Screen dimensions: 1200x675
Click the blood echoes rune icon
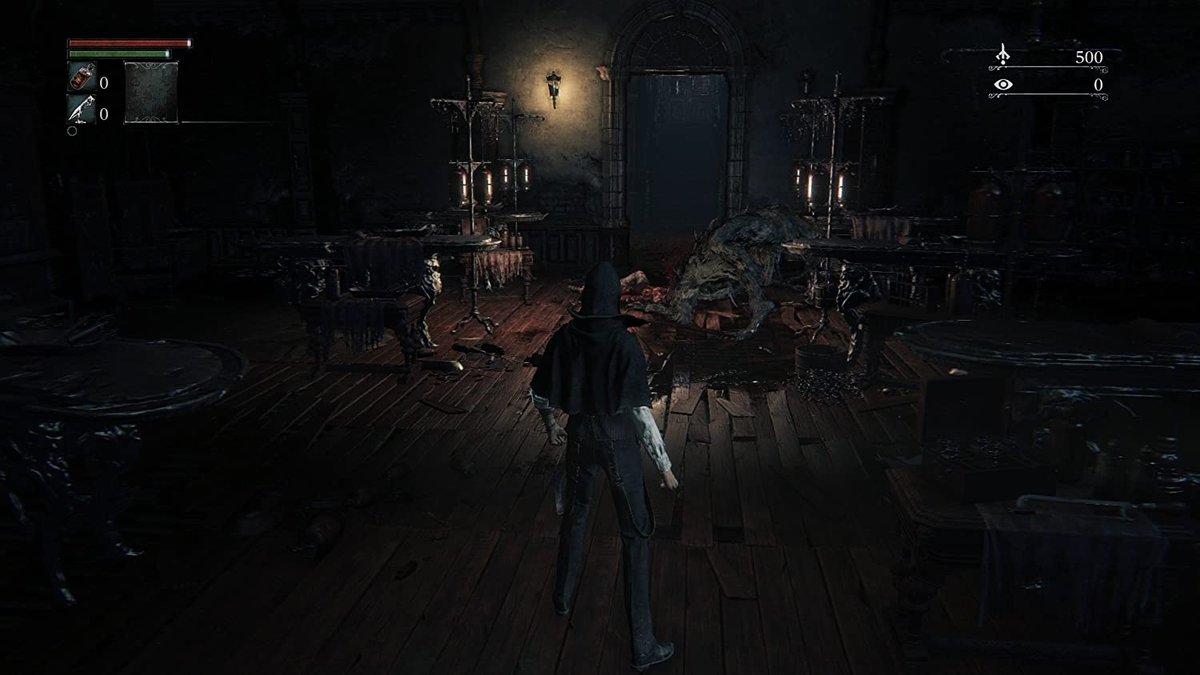click(x=1003, y=56)
